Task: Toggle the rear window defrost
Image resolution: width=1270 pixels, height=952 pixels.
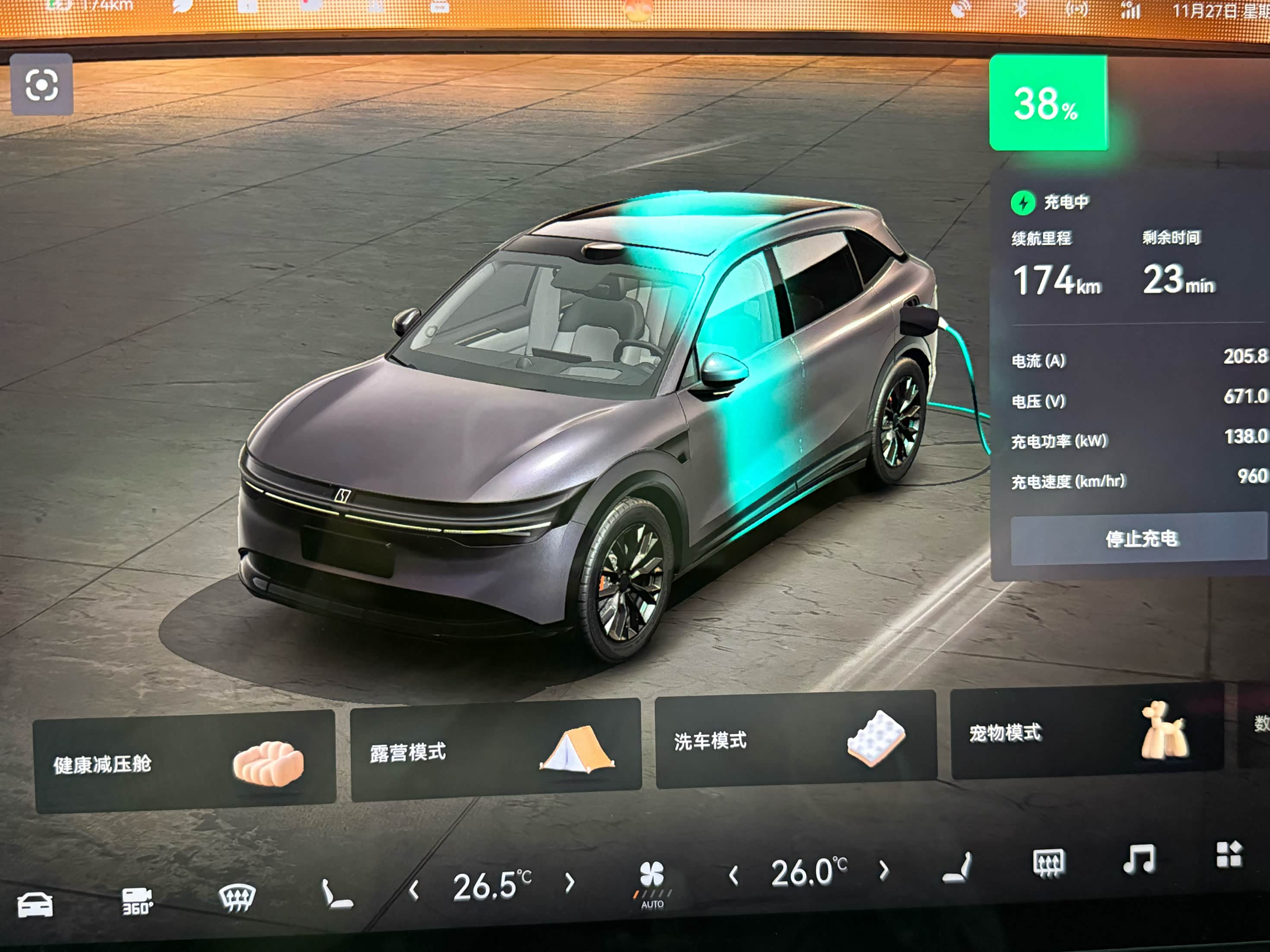Action: (x=1048, y=863)
